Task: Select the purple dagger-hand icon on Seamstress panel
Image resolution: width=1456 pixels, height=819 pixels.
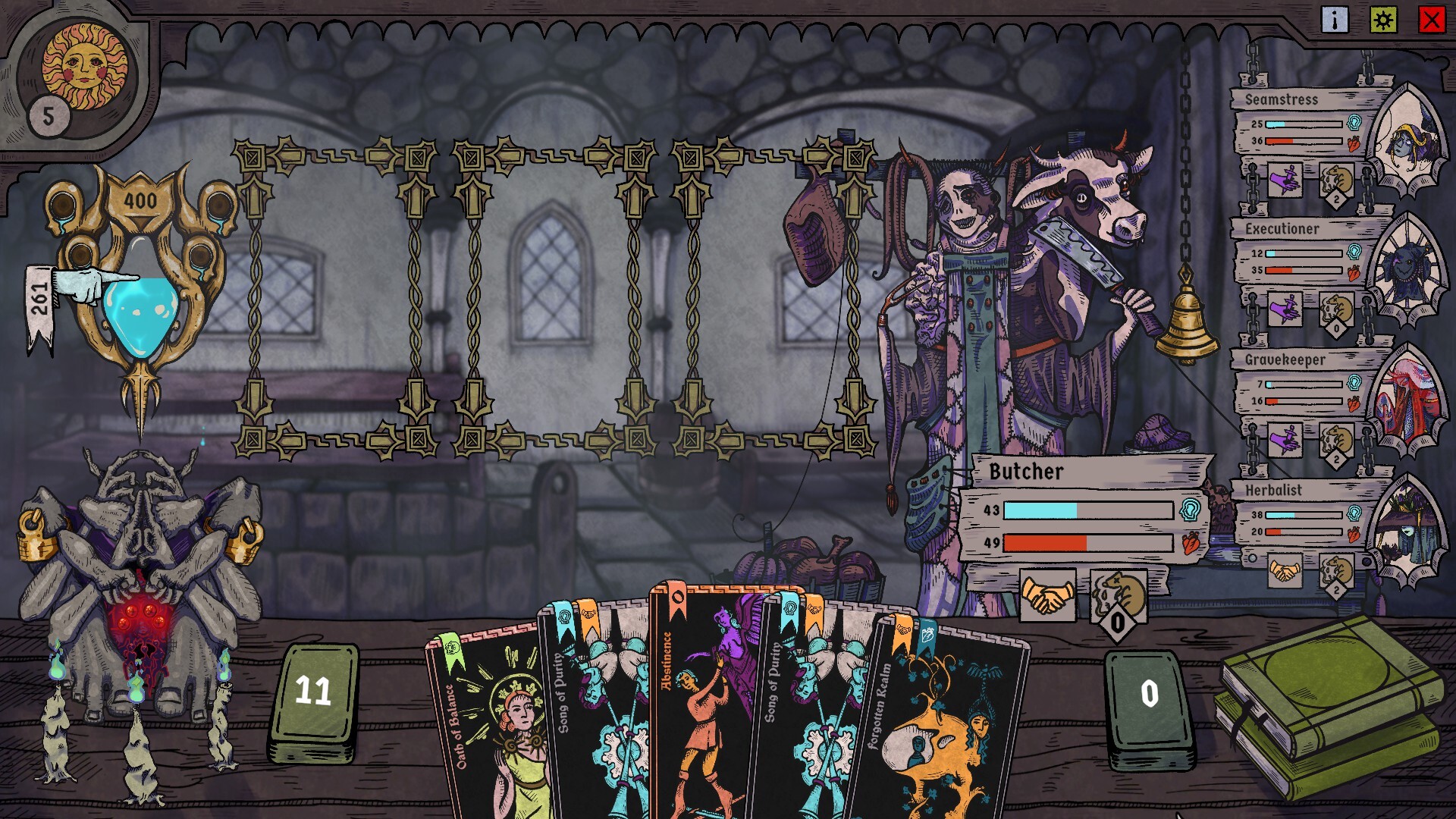Action: pos(1286,180)
